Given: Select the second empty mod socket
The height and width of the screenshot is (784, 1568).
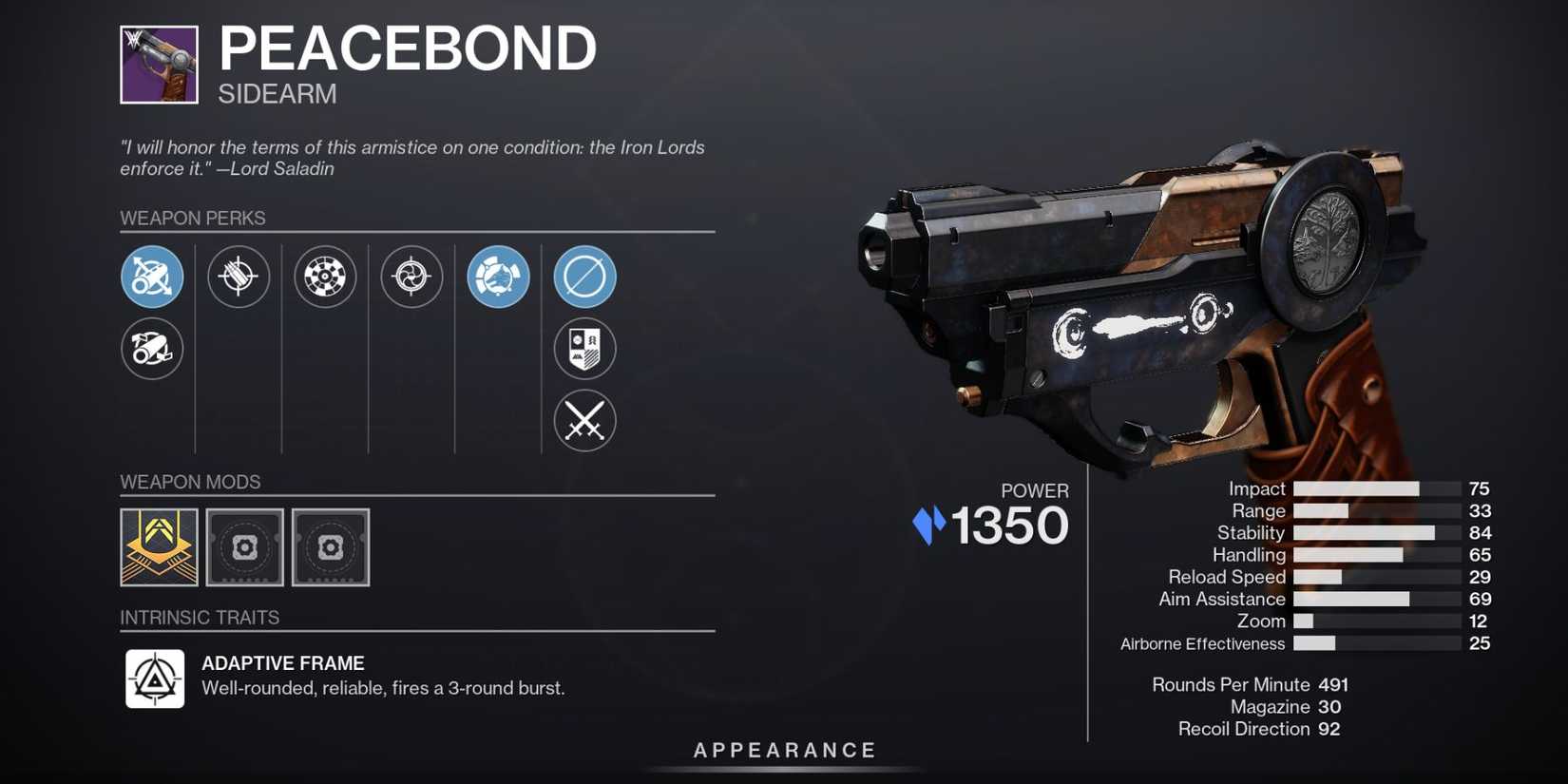Looking at the screenshot, I should 330,547.
